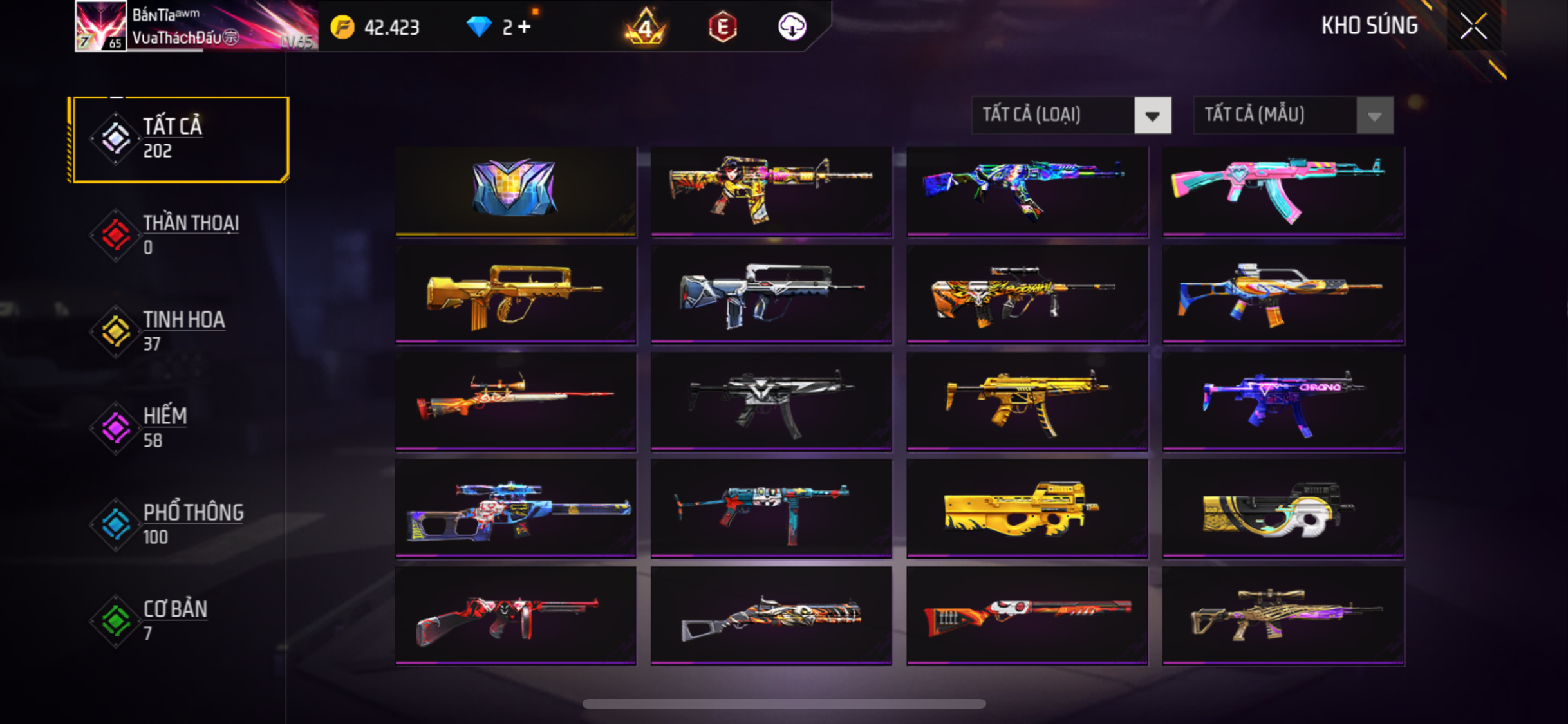Image resolution: width=1568 pixels, height=724 pixels.
Task: Open the player profile avatar
Action: point(100,26)
